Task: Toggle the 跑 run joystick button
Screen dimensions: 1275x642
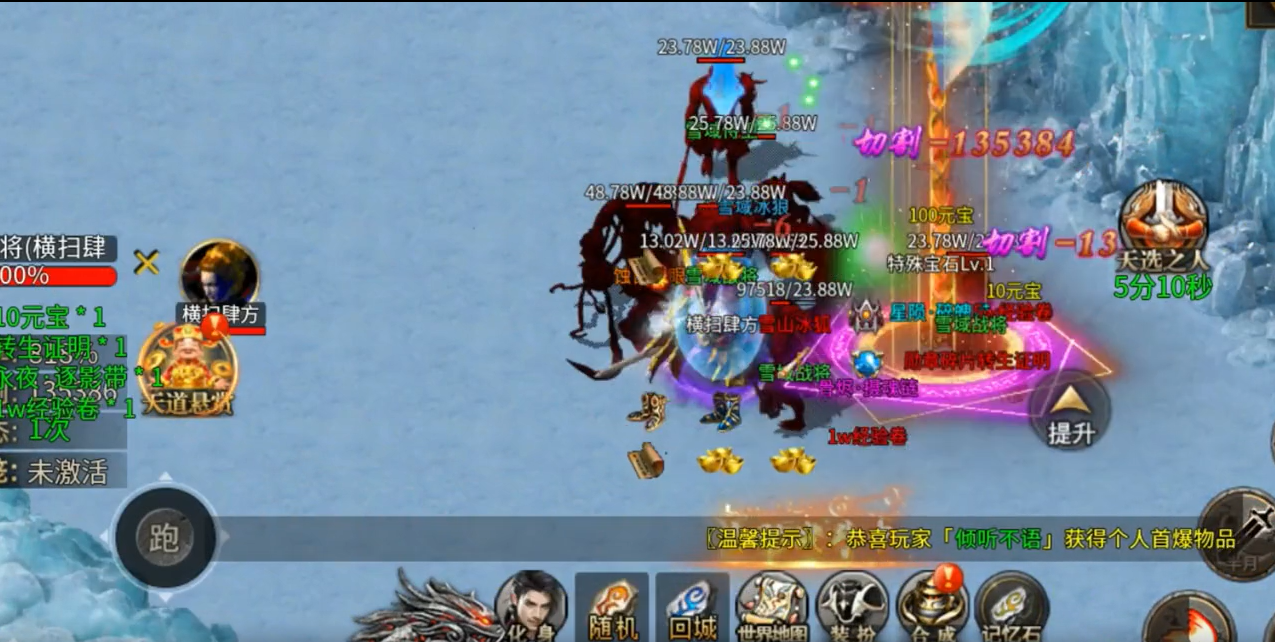Action: pyautogui.click(x=165, y=538)
